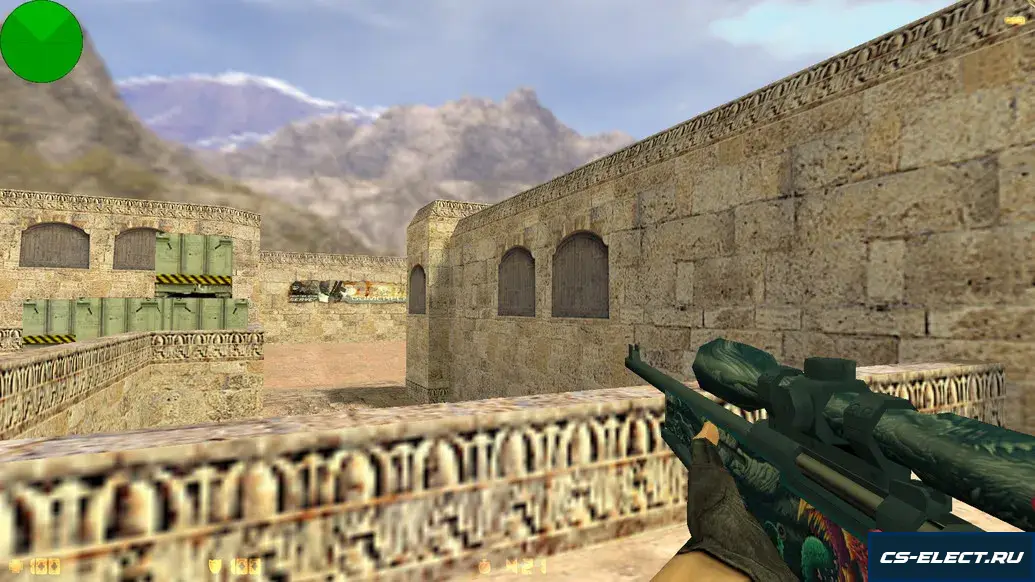Open the cs-elect.ru watermark link

pos(950,557)
